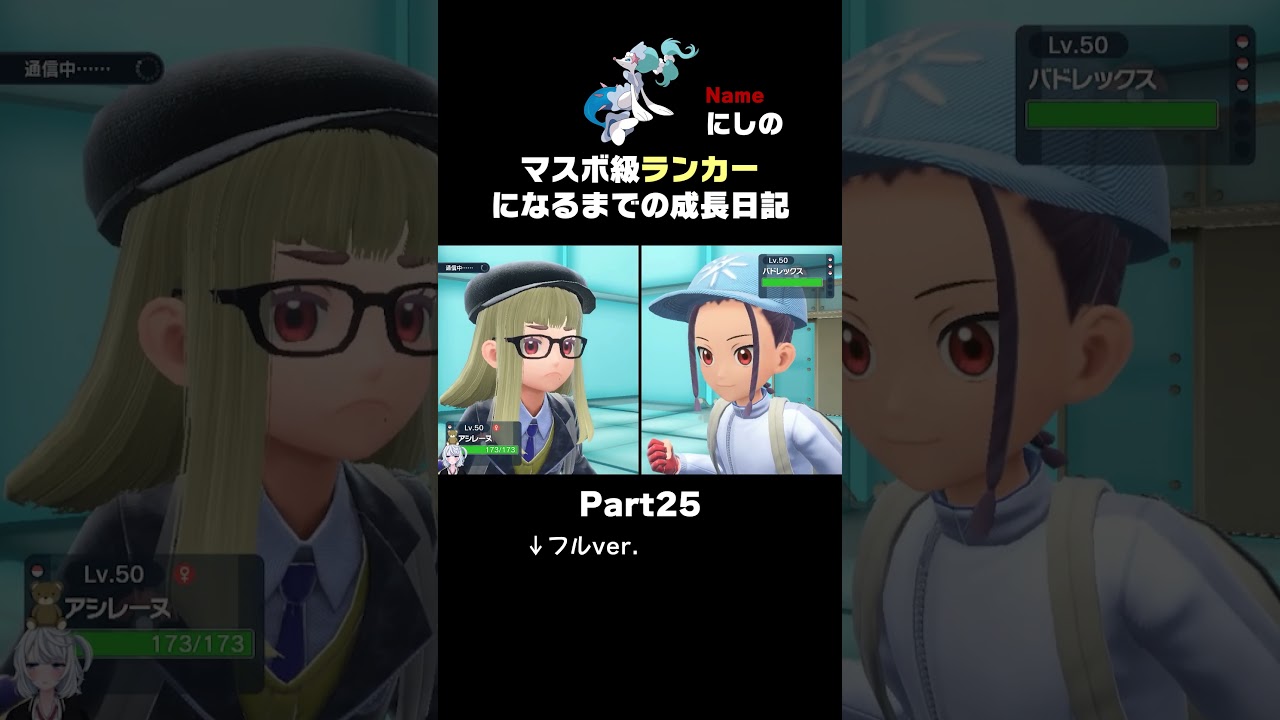This screenshot has width=1280, height=720.
Task: Select the second Poké Ball in バドレックス panel
Action: click(1242, 62)
